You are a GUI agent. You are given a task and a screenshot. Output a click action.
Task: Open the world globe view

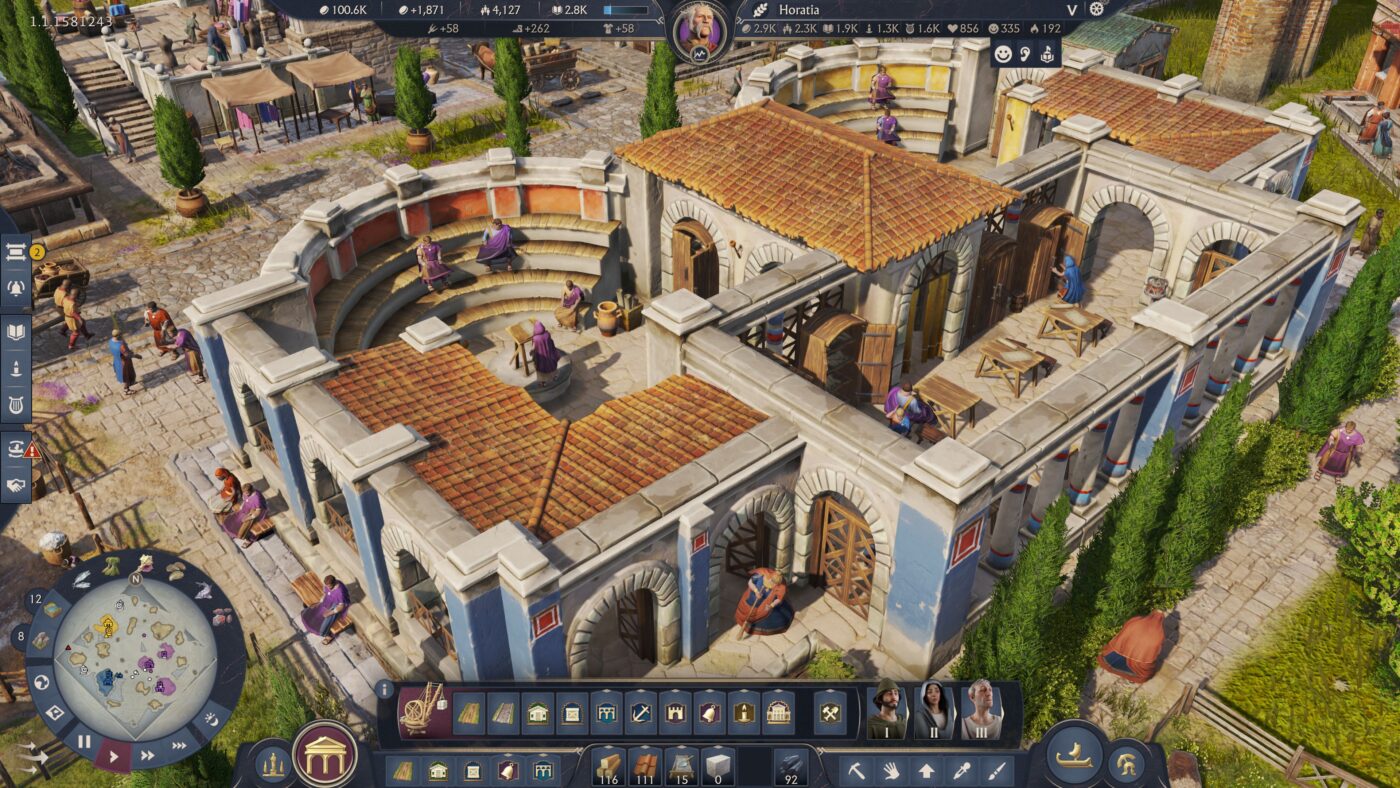[x=42, y=683]
